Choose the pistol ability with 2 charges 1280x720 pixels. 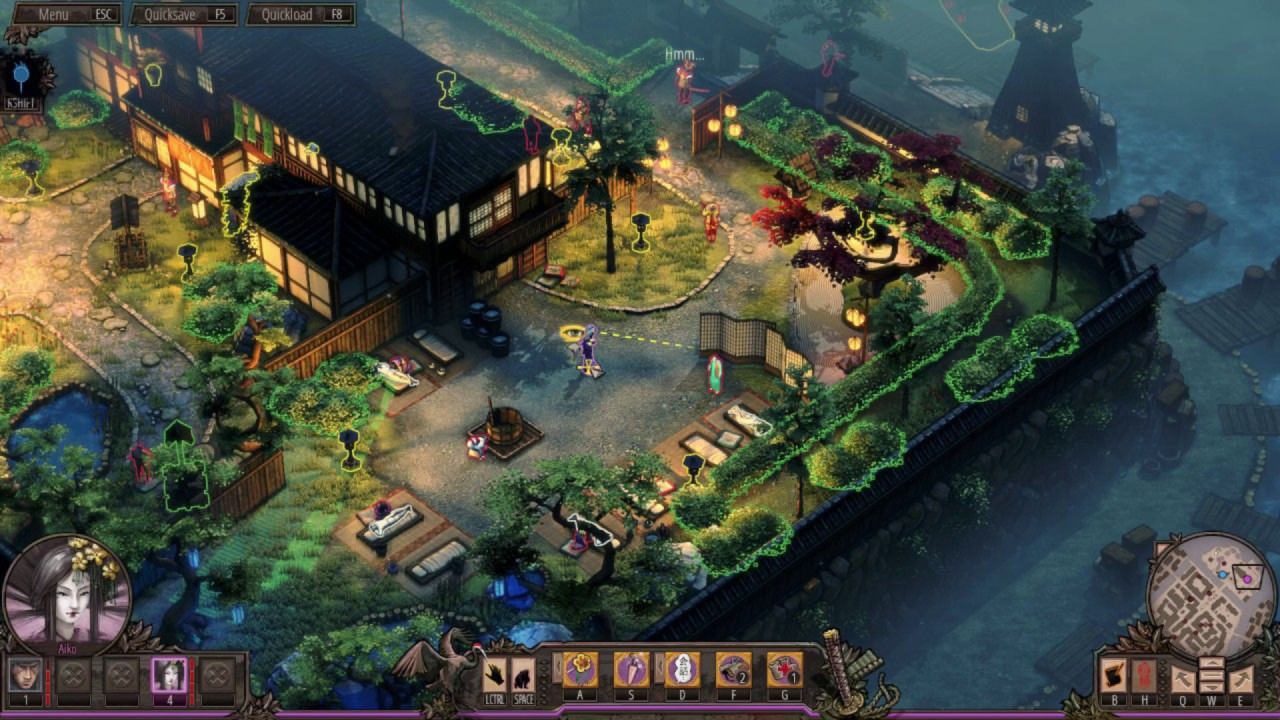click(x=733, y=669)
